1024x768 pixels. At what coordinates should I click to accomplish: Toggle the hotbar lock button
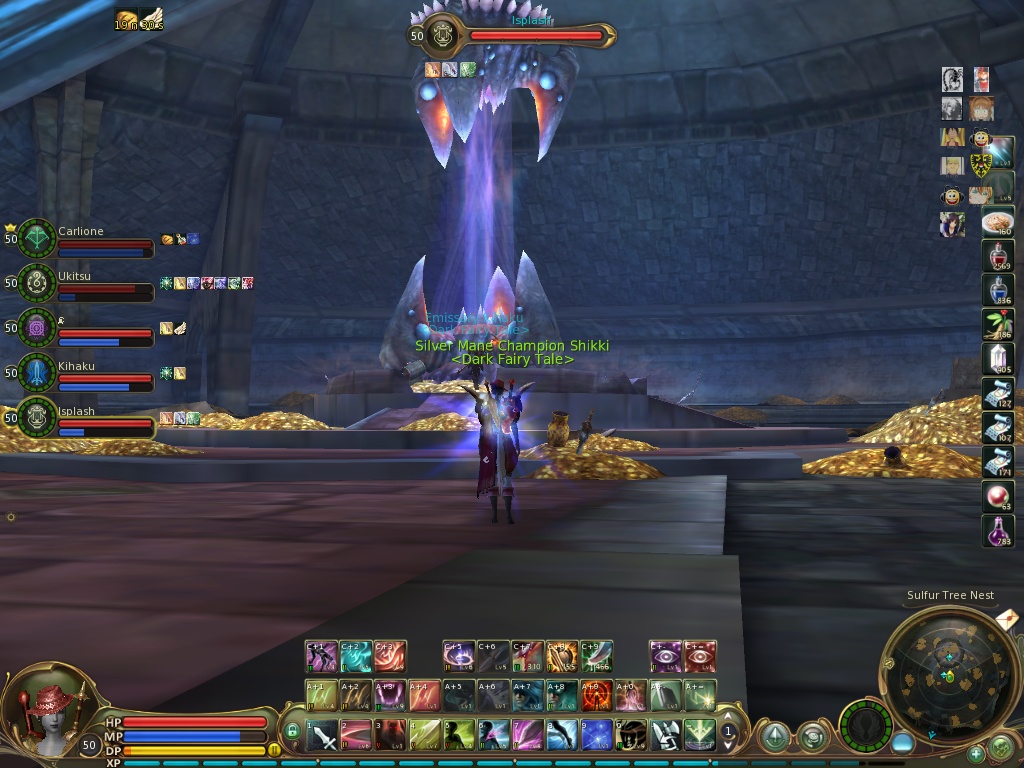292,731
